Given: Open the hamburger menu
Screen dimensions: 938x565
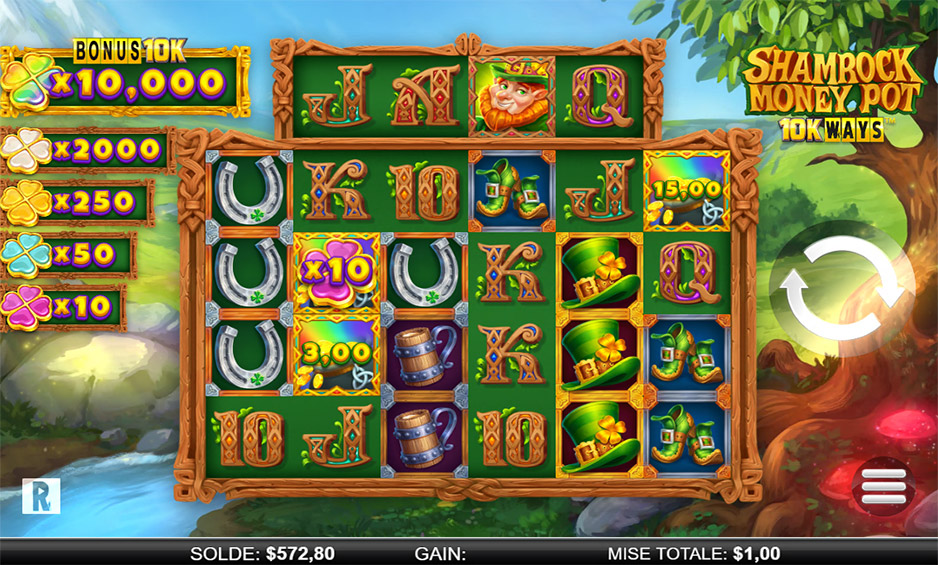Looking at the screenshot, I should [x=883, y=486].
